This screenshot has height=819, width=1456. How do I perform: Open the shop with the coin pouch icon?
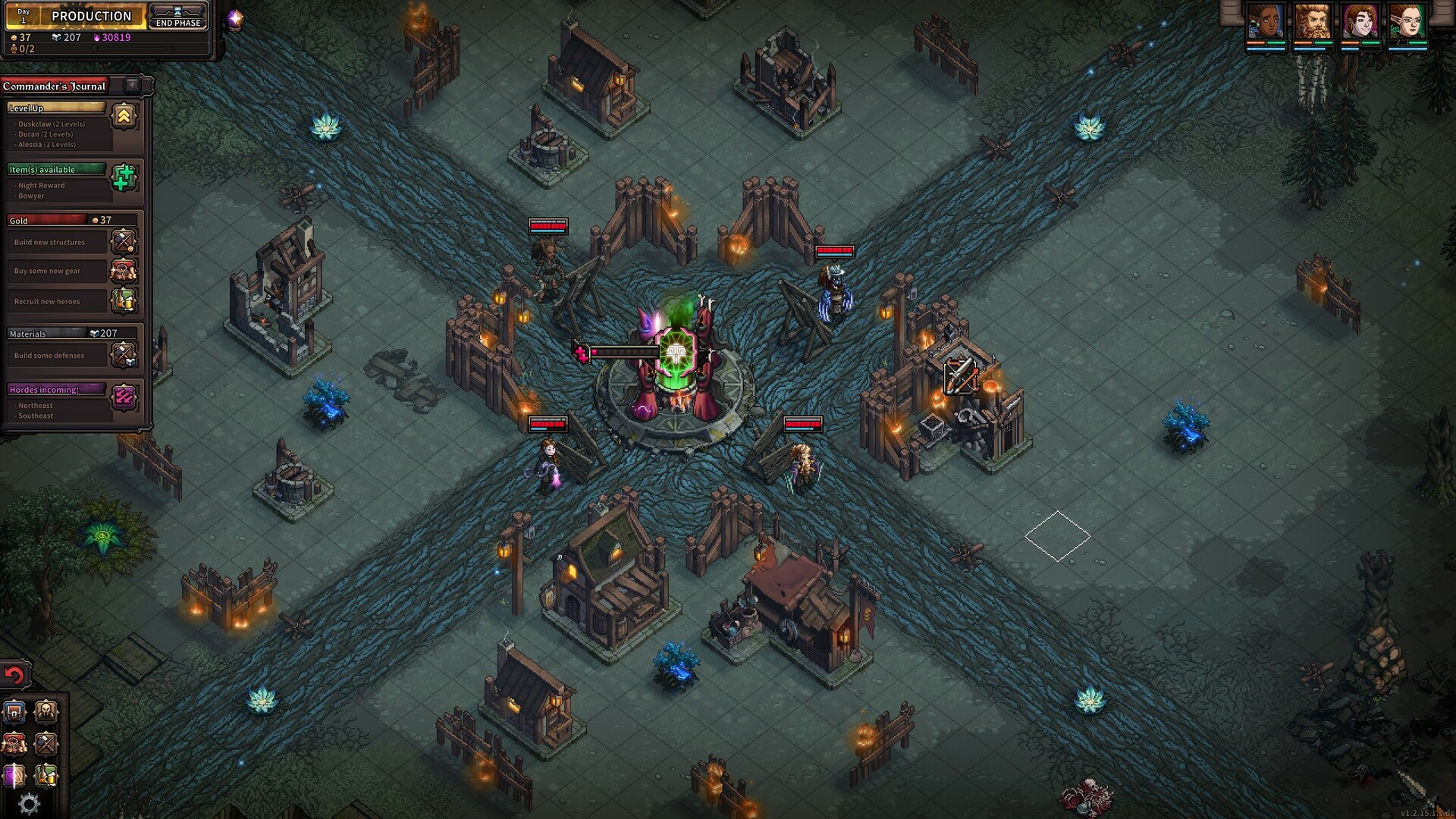(x=13, y=745)
